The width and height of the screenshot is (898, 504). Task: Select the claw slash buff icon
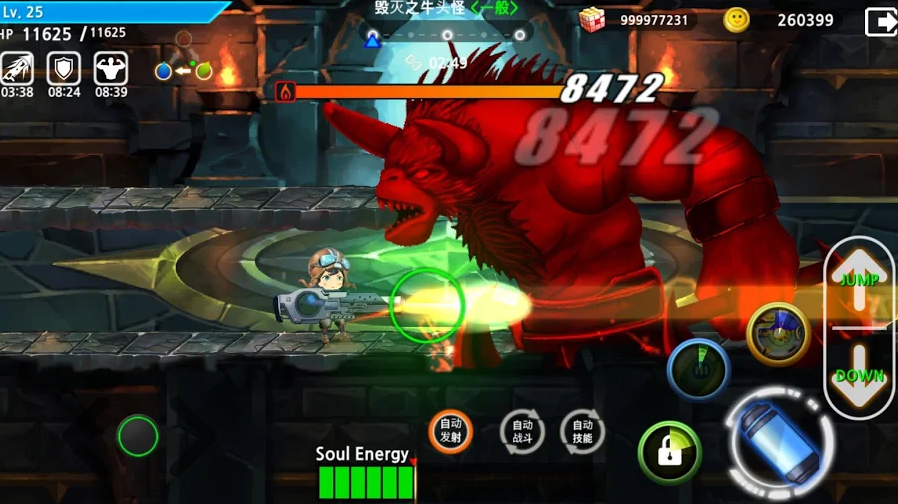[17, 68]
